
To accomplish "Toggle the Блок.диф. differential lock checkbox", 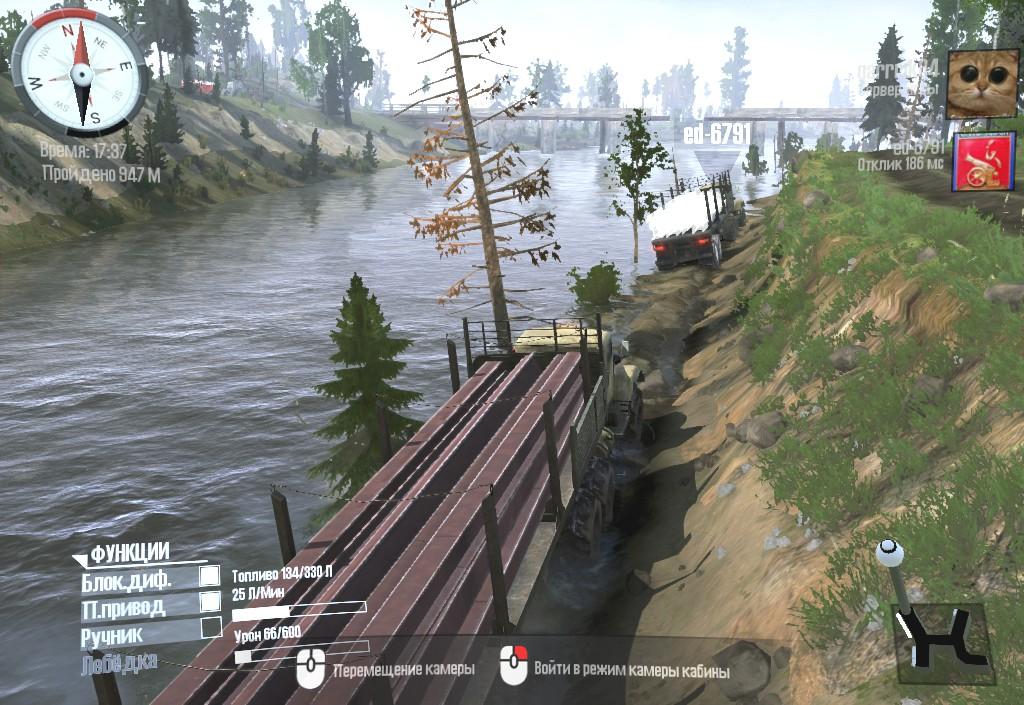I will pyautogui.click(x=209, y=576).
